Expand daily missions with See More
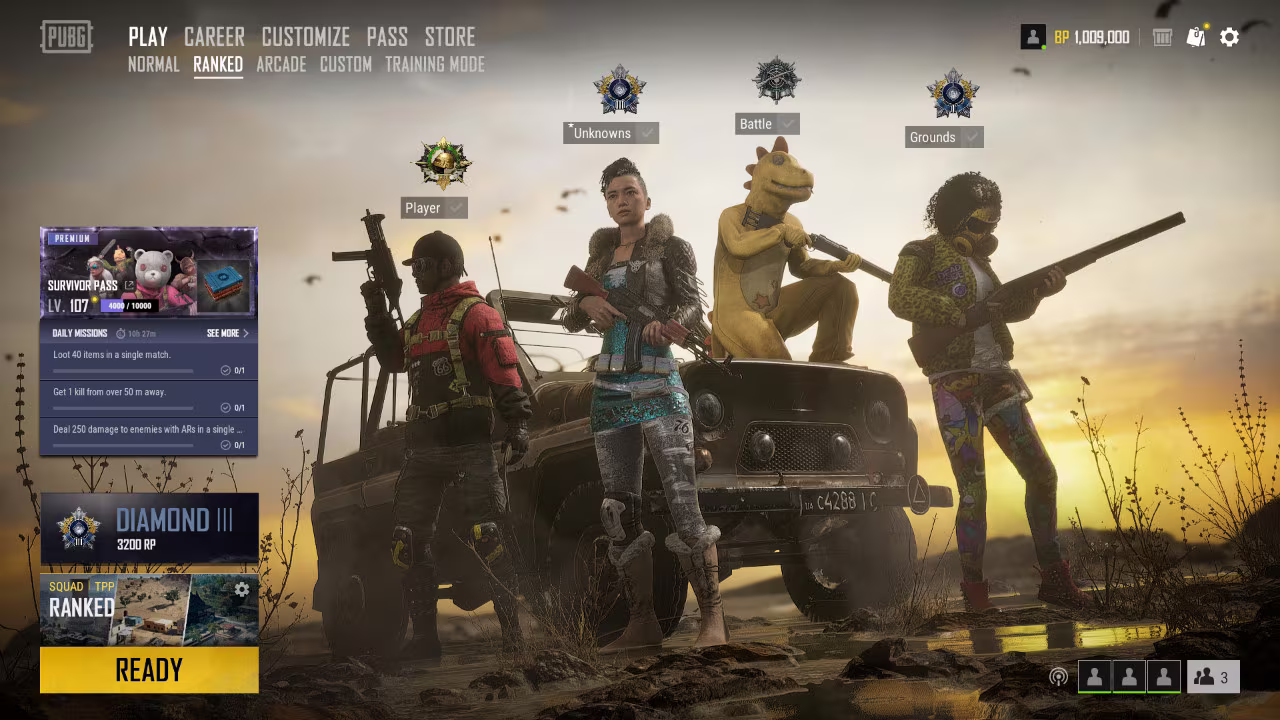1280x720 pixels. click(x=228, y=333)
